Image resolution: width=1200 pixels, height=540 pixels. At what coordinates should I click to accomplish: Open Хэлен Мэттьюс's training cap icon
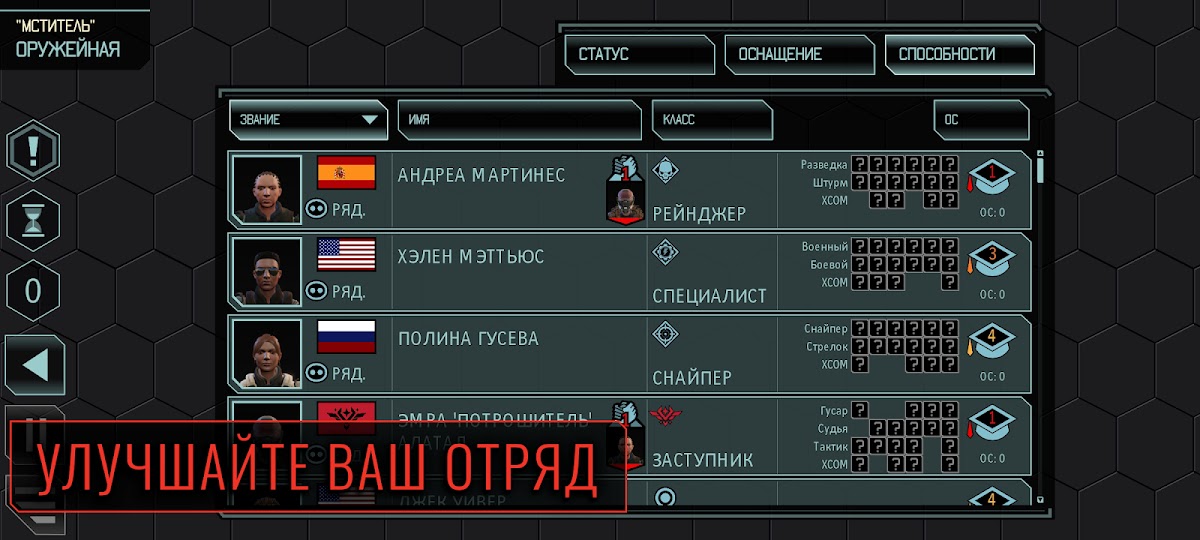tap(991, 258)
